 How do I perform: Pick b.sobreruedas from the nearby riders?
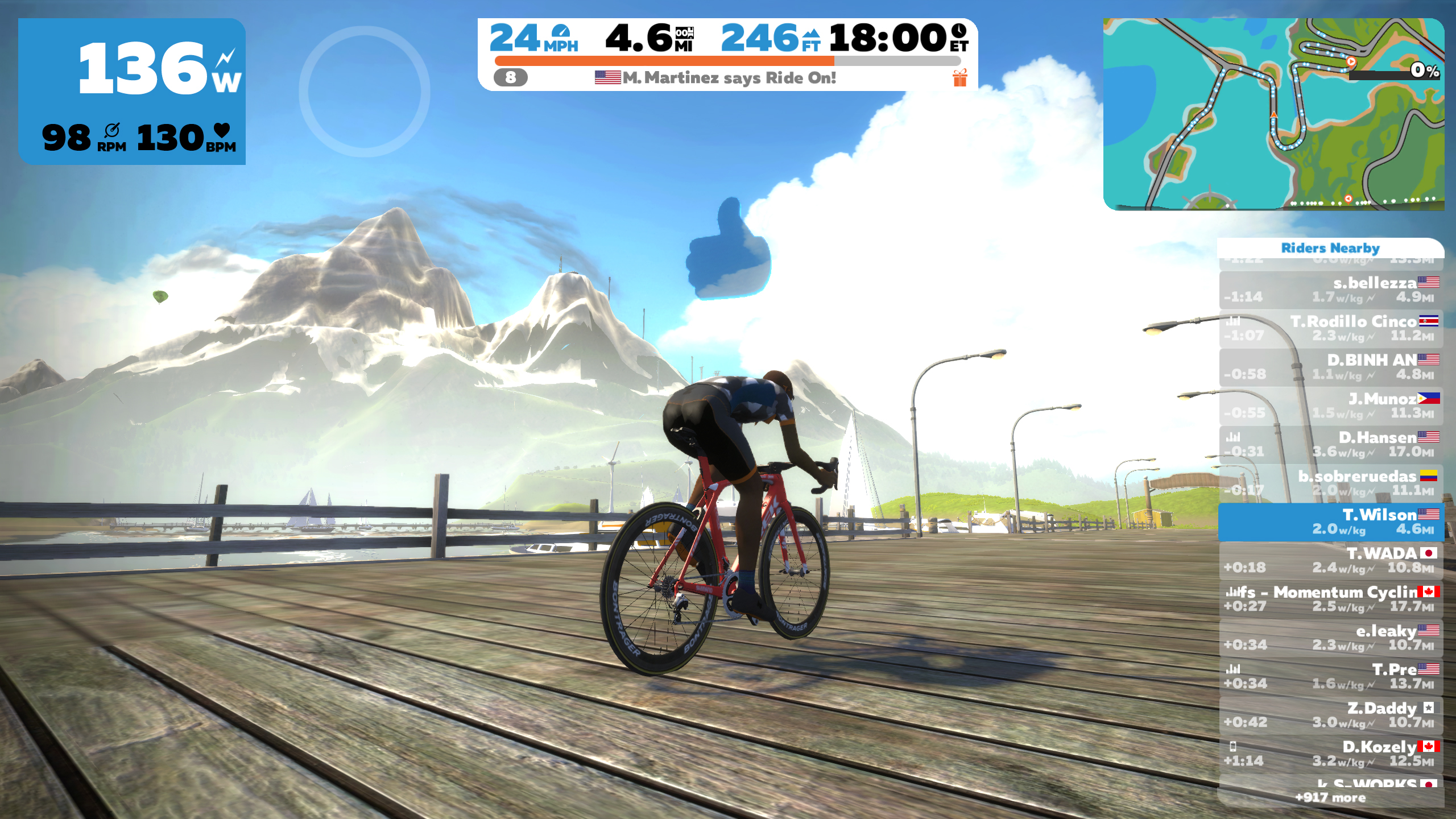click(1331, 483)
